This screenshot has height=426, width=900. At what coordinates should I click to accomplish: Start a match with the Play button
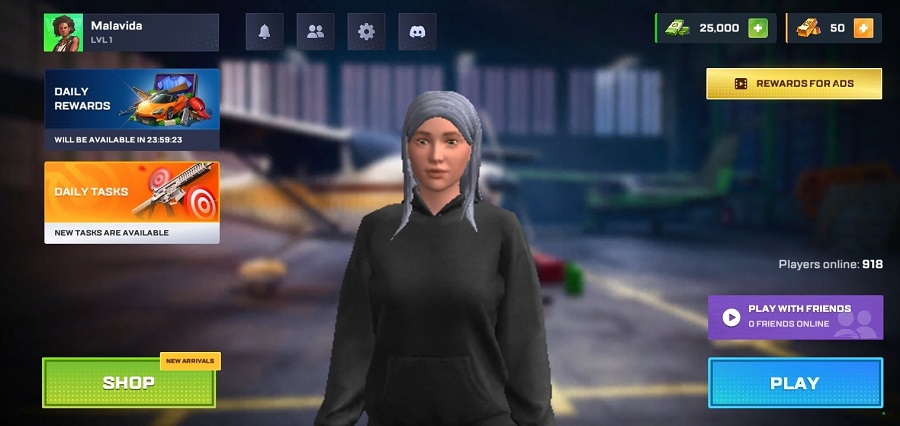point(795,383)
